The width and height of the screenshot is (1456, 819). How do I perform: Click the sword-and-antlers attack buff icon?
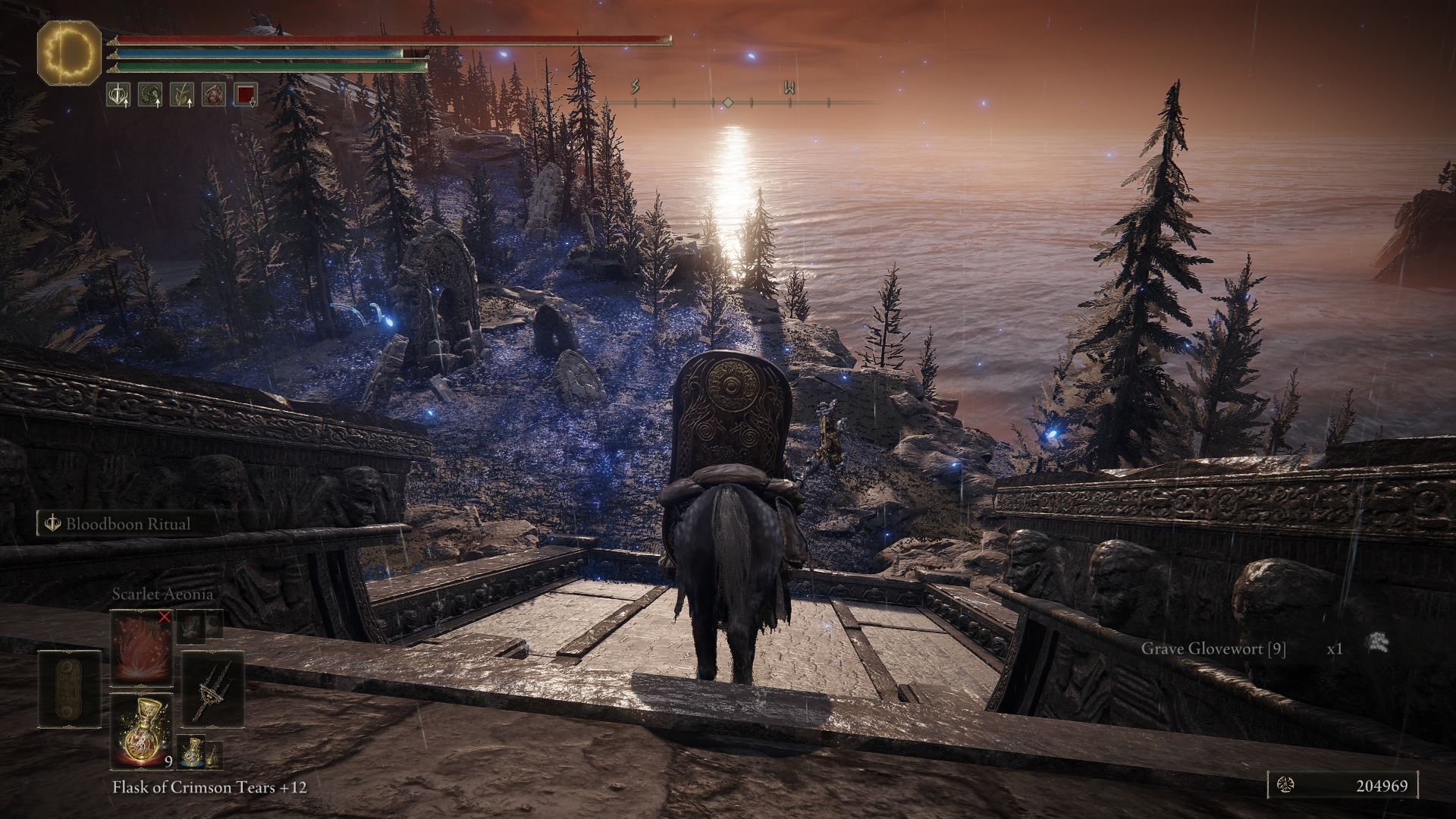click(118, 94)
